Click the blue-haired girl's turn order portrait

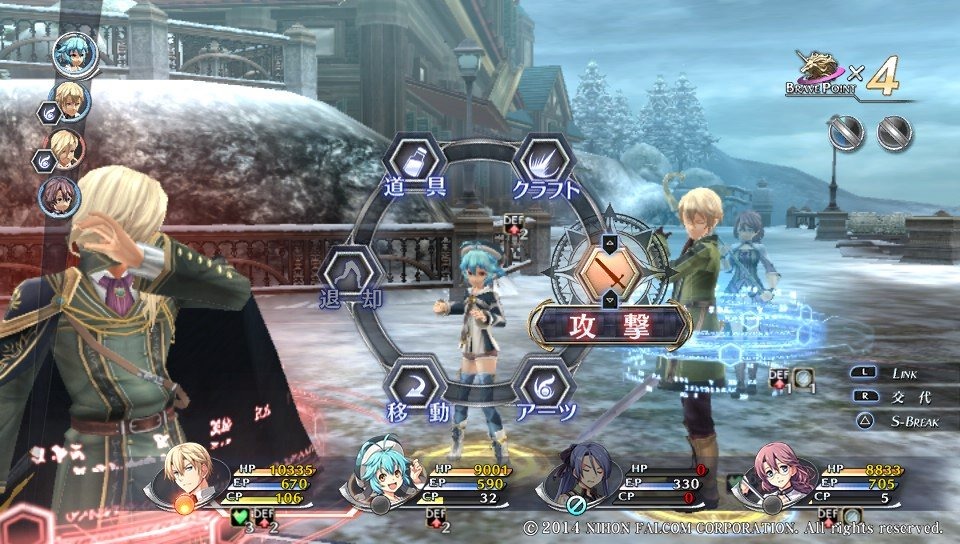(x=75, y=54)
